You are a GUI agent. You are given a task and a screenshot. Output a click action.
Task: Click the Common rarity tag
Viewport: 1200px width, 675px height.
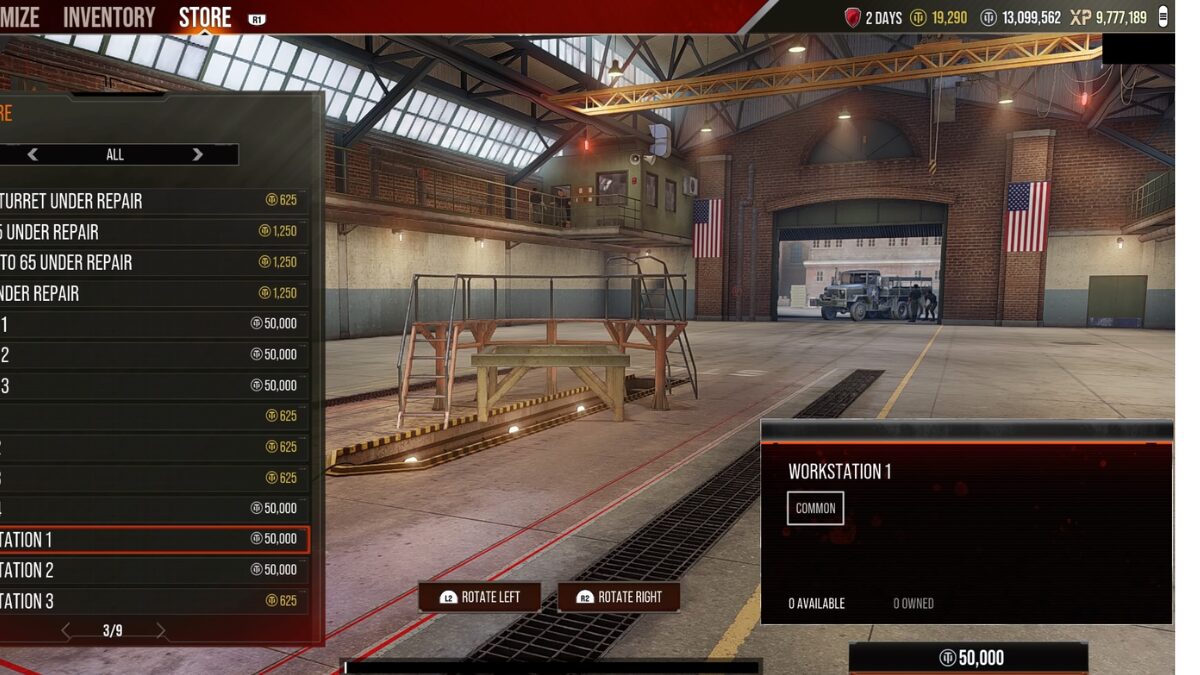point(815,508)
